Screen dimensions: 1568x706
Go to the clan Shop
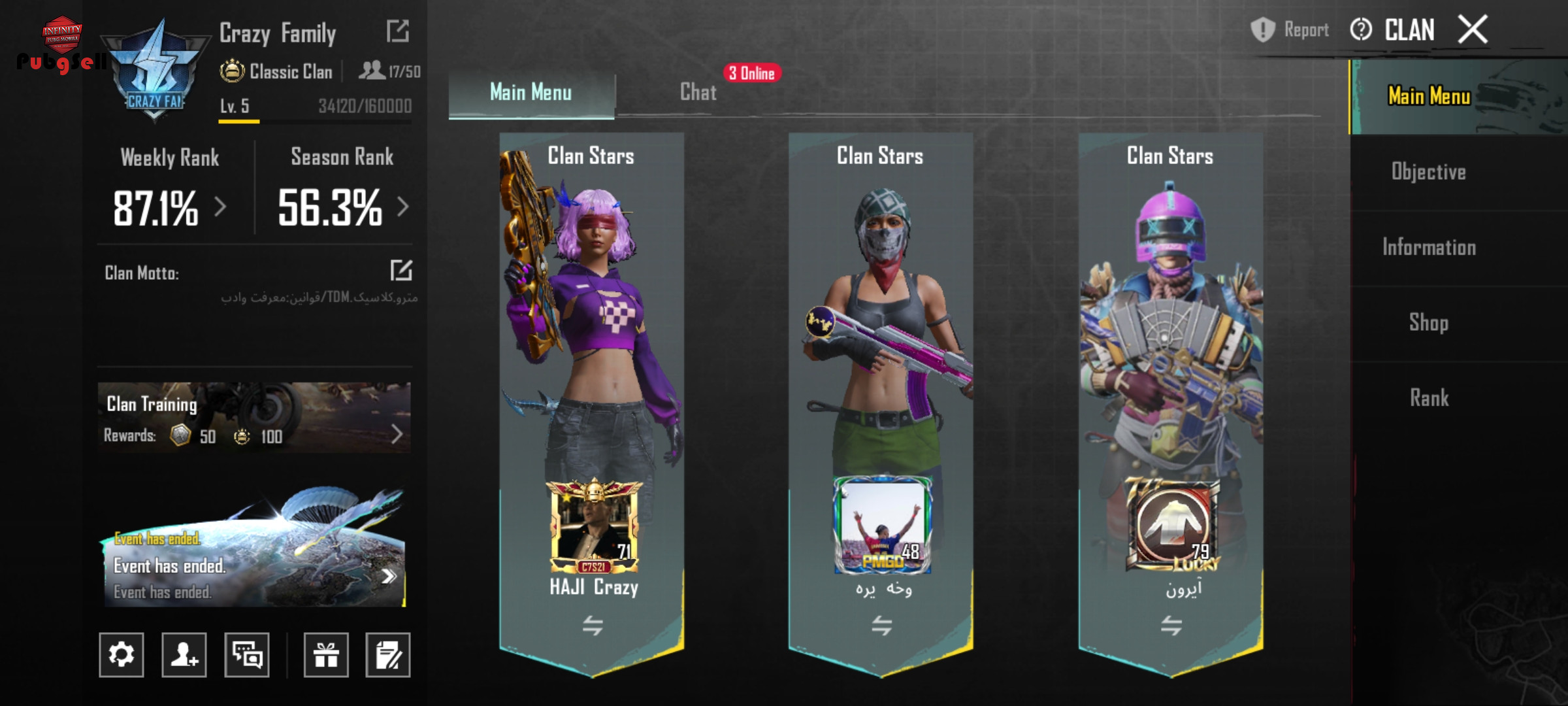tap(1428, 322)
